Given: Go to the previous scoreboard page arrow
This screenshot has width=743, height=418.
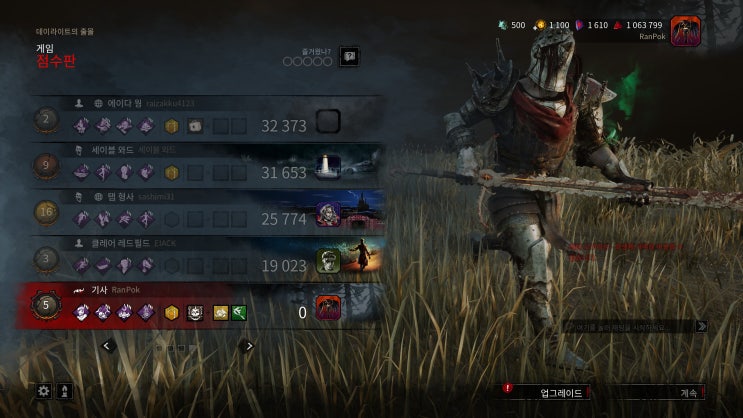Looking at the screenshot, I should (107, 346).
